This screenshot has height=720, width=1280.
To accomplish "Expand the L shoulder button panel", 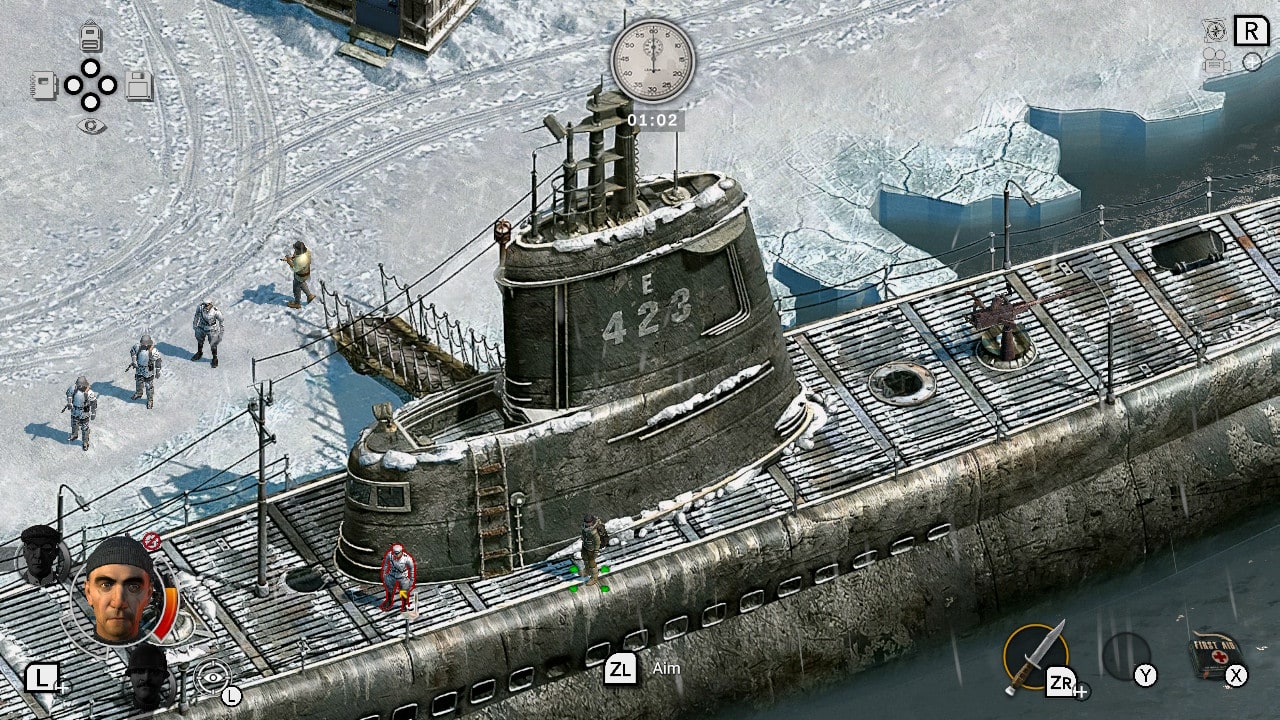I will coord(43,677).
